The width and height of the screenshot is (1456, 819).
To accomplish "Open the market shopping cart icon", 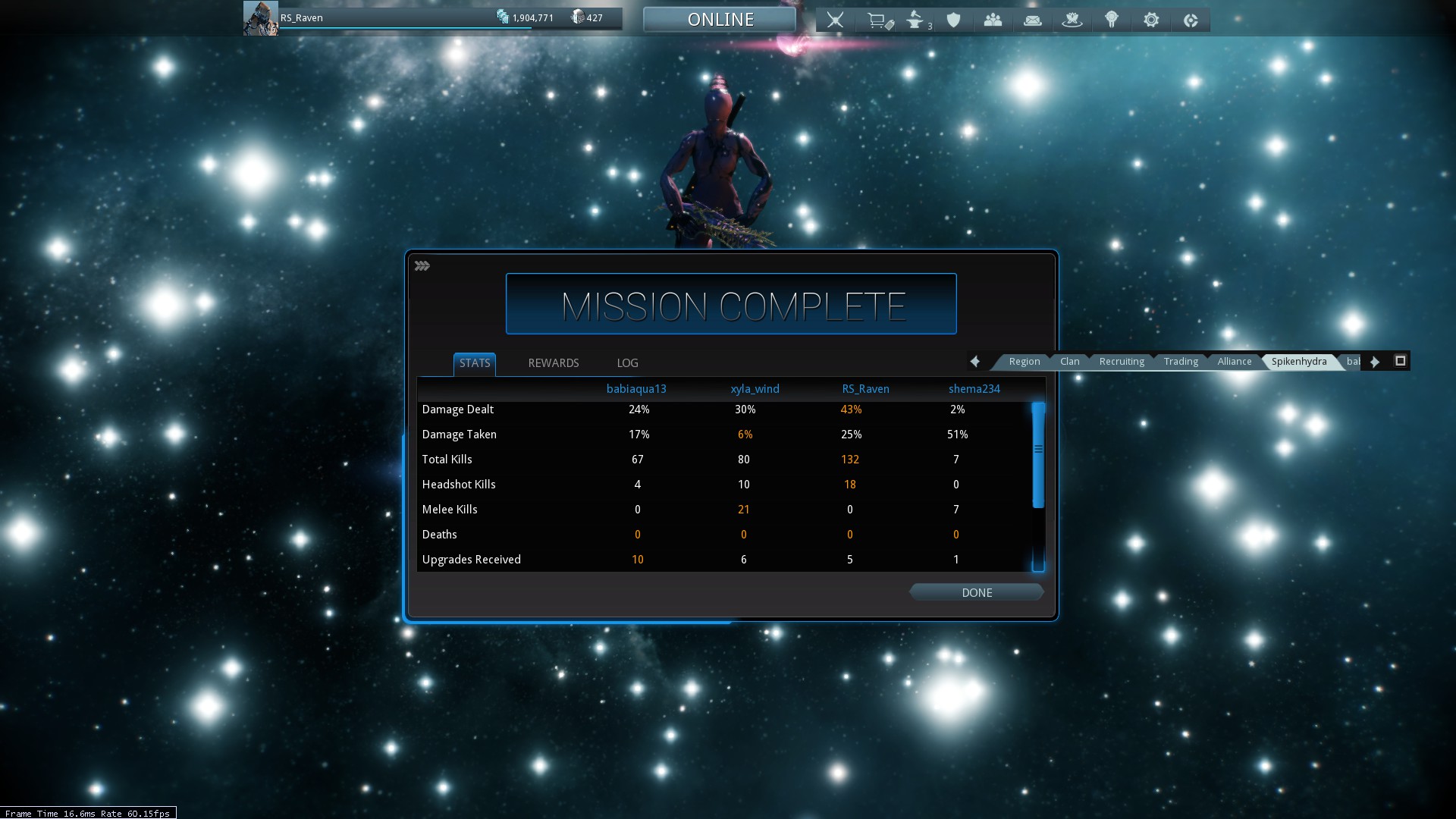I will [878, 20].
